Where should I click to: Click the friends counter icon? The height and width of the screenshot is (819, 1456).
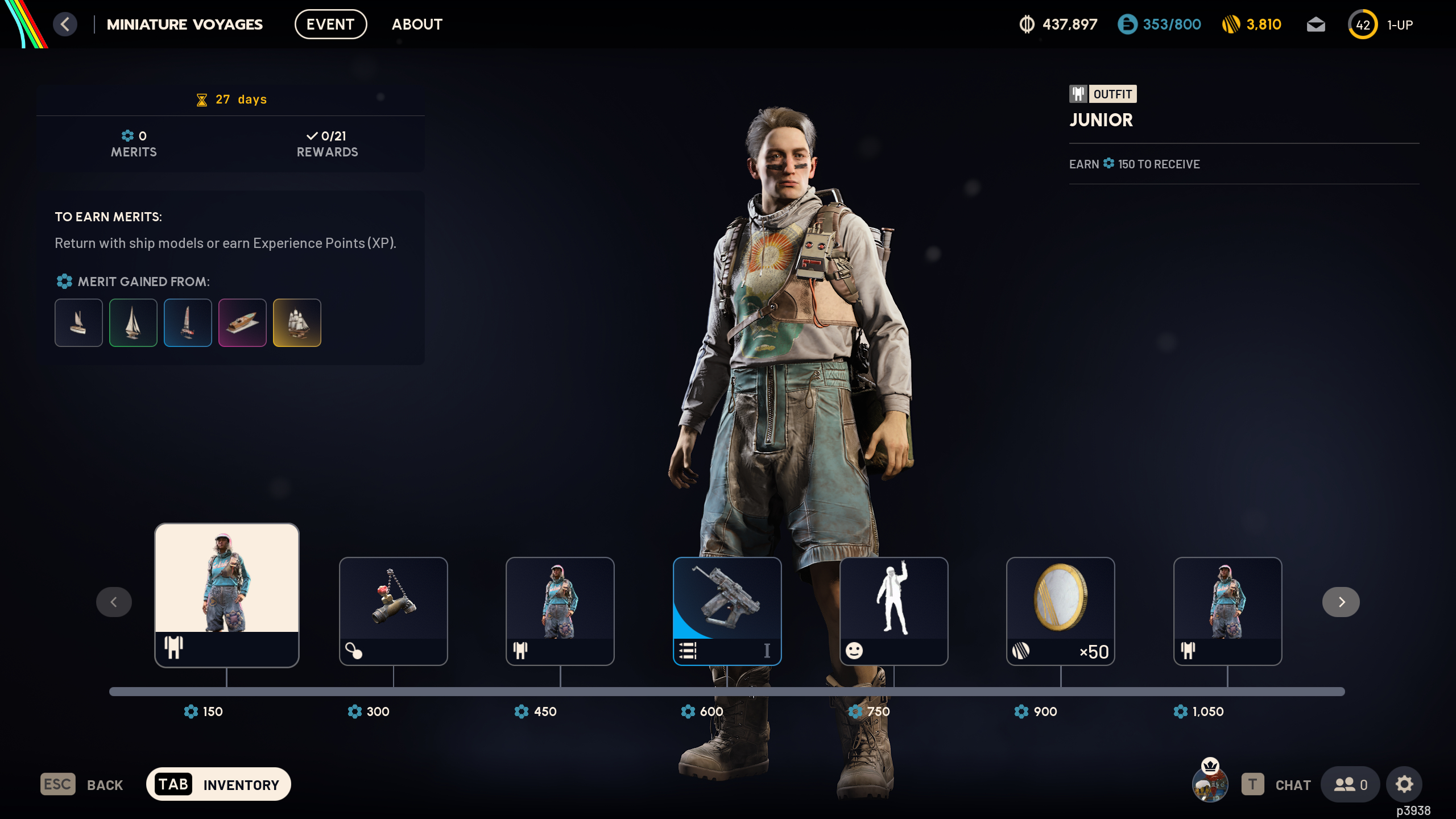coord(1351,784)
